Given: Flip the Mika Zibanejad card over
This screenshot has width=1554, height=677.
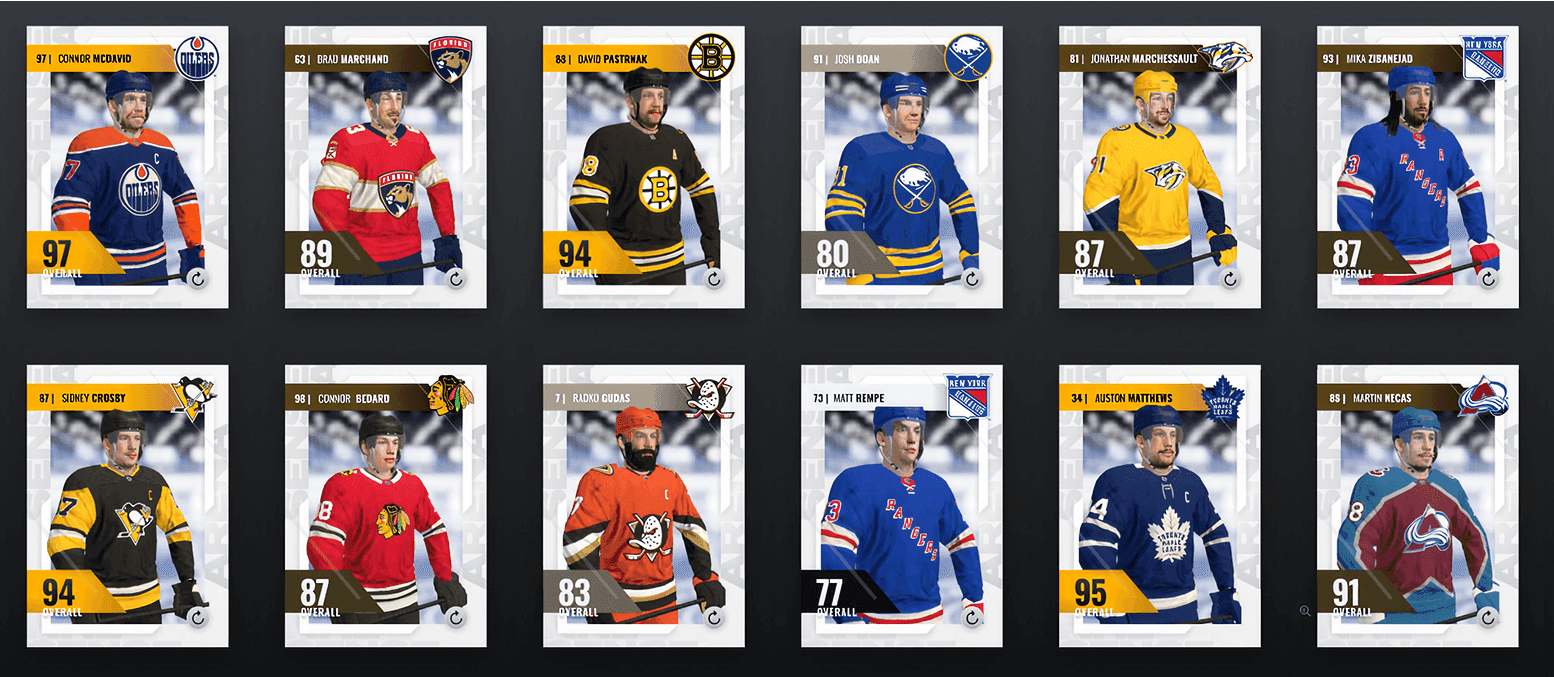Looking at the screenshot, I should pos(1488,279).
